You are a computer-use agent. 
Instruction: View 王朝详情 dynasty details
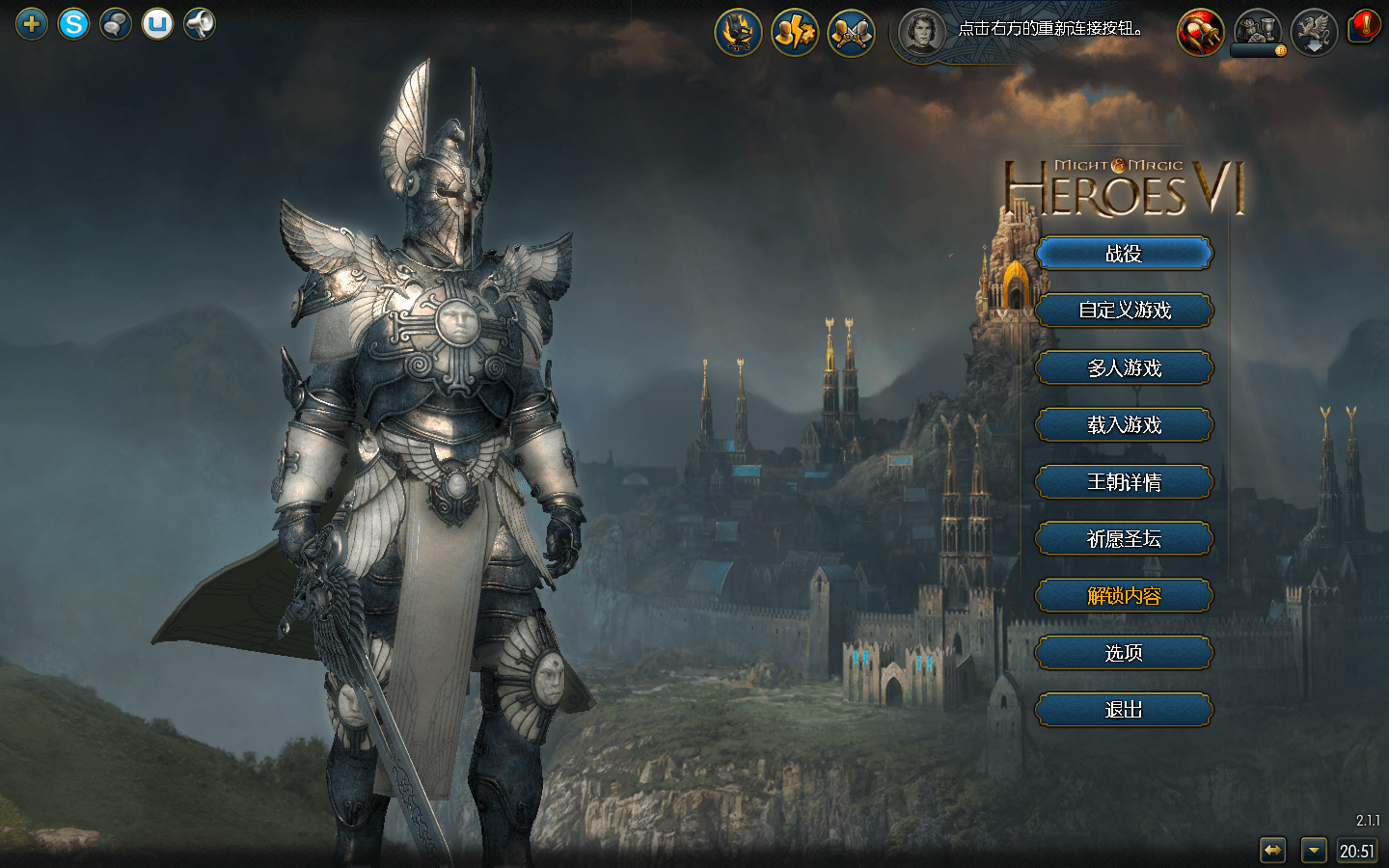1124,481
